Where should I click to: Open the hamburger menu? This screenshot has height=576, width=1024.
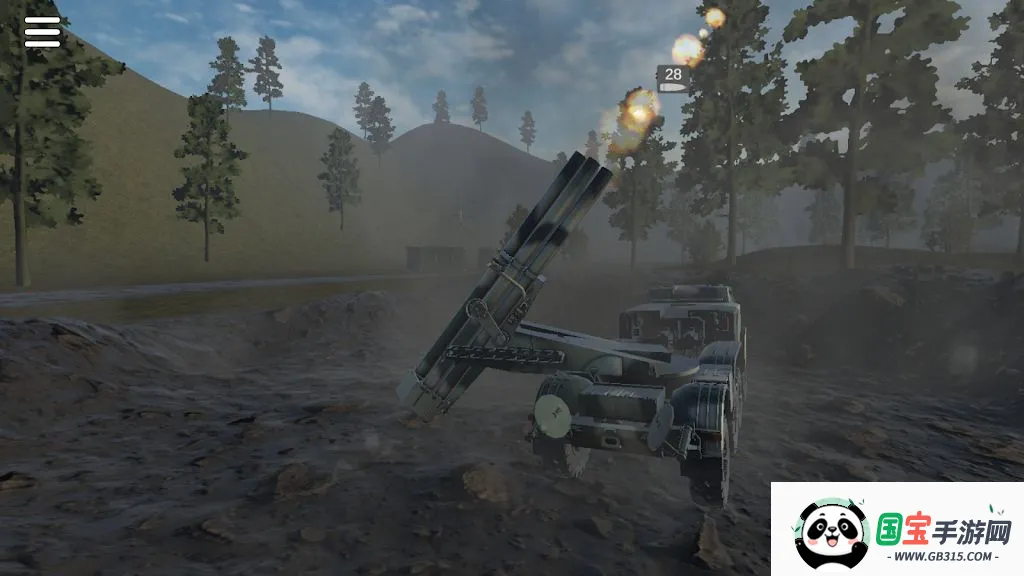42,32
